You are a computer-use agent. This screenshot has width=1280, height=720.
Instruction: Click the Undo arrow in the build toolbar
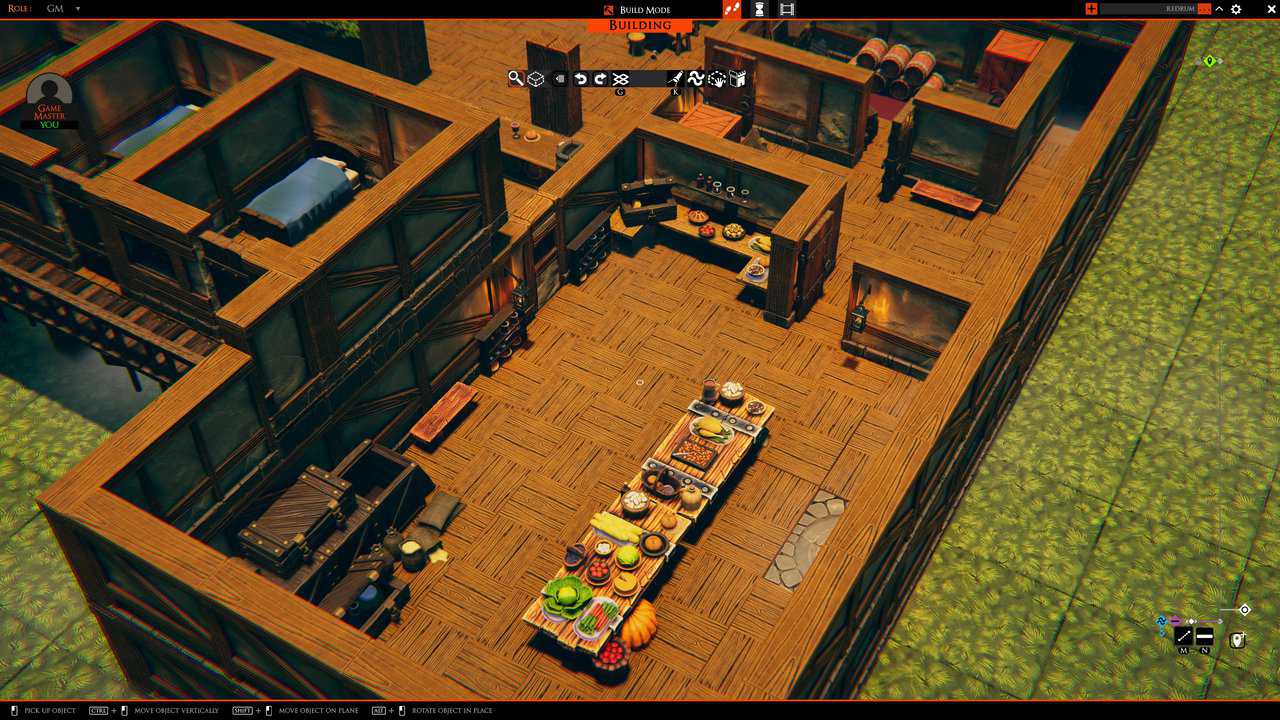[x=580, y=78]
